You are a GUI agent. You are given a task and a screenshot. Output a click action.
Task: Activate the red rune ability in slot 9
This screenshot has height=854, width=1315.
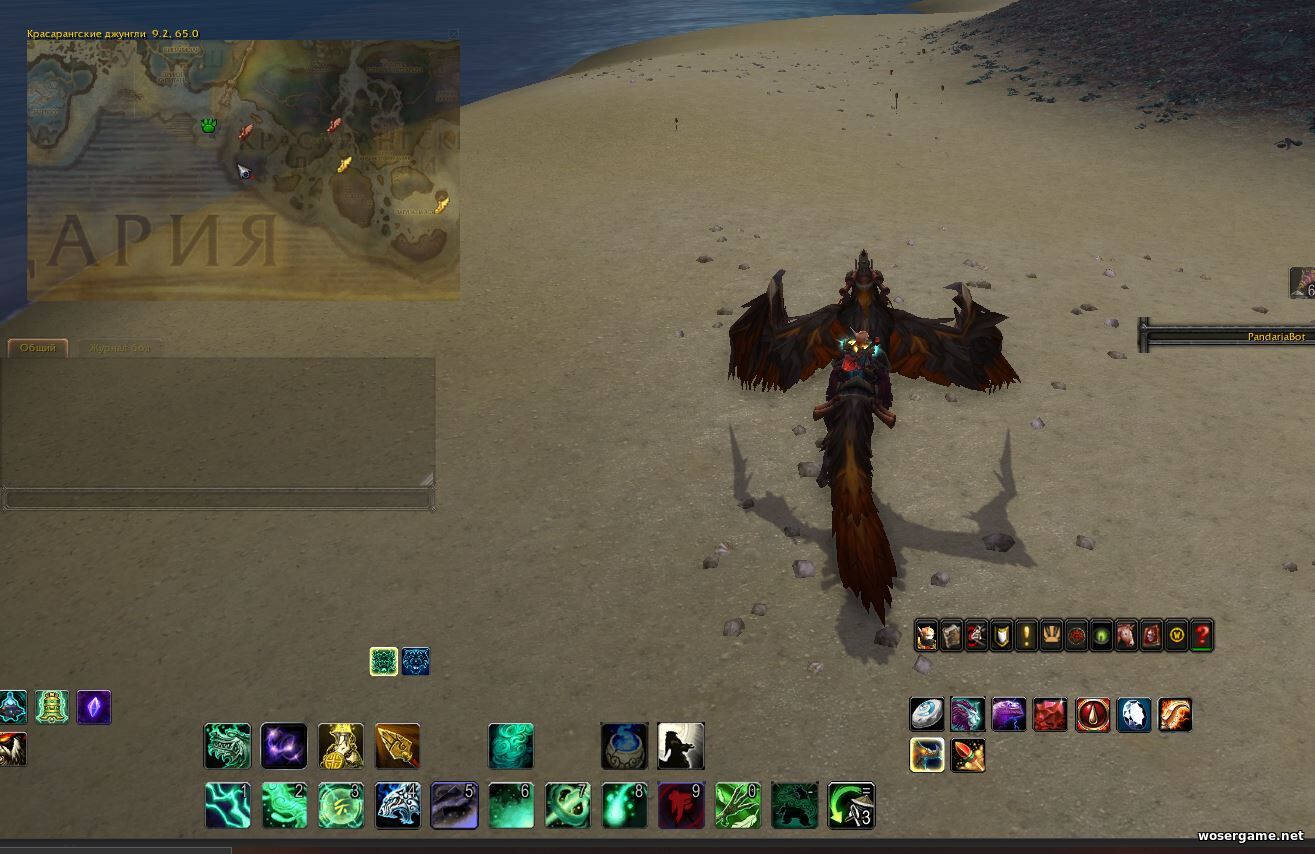(681, 805)
